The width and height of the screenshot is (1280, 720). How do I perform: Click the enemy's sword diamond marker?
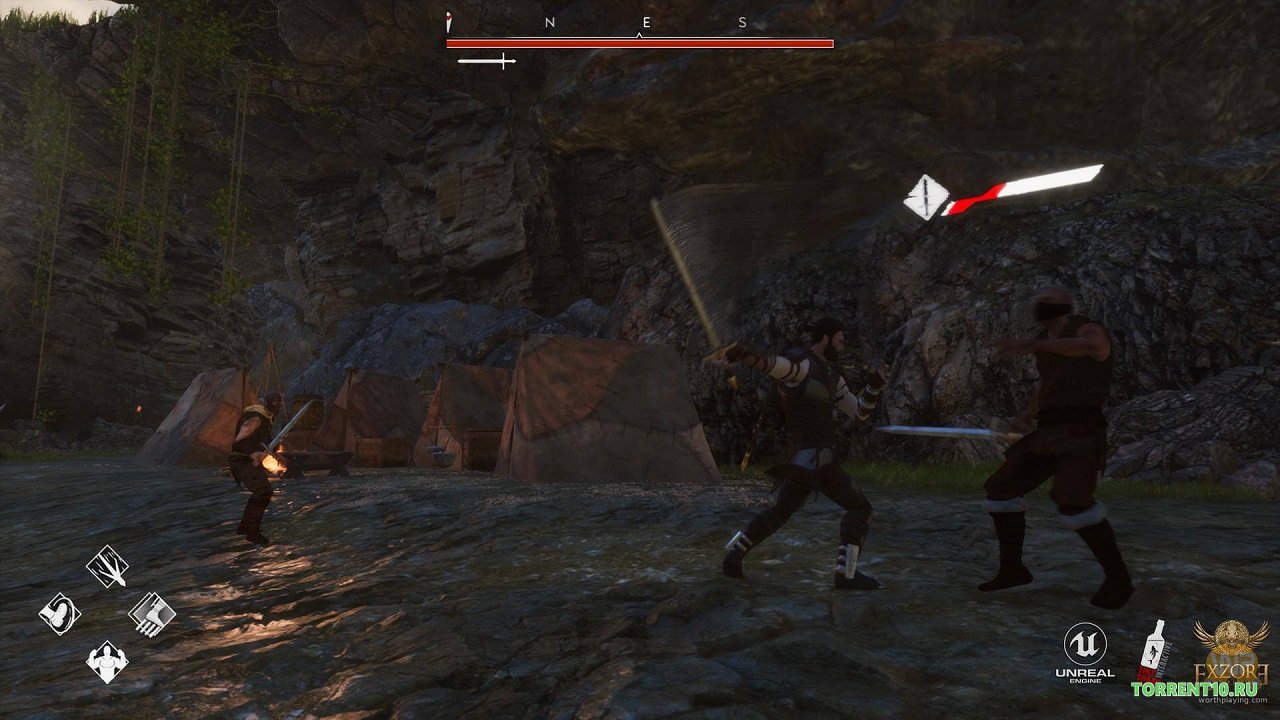[x=925, y=197]
